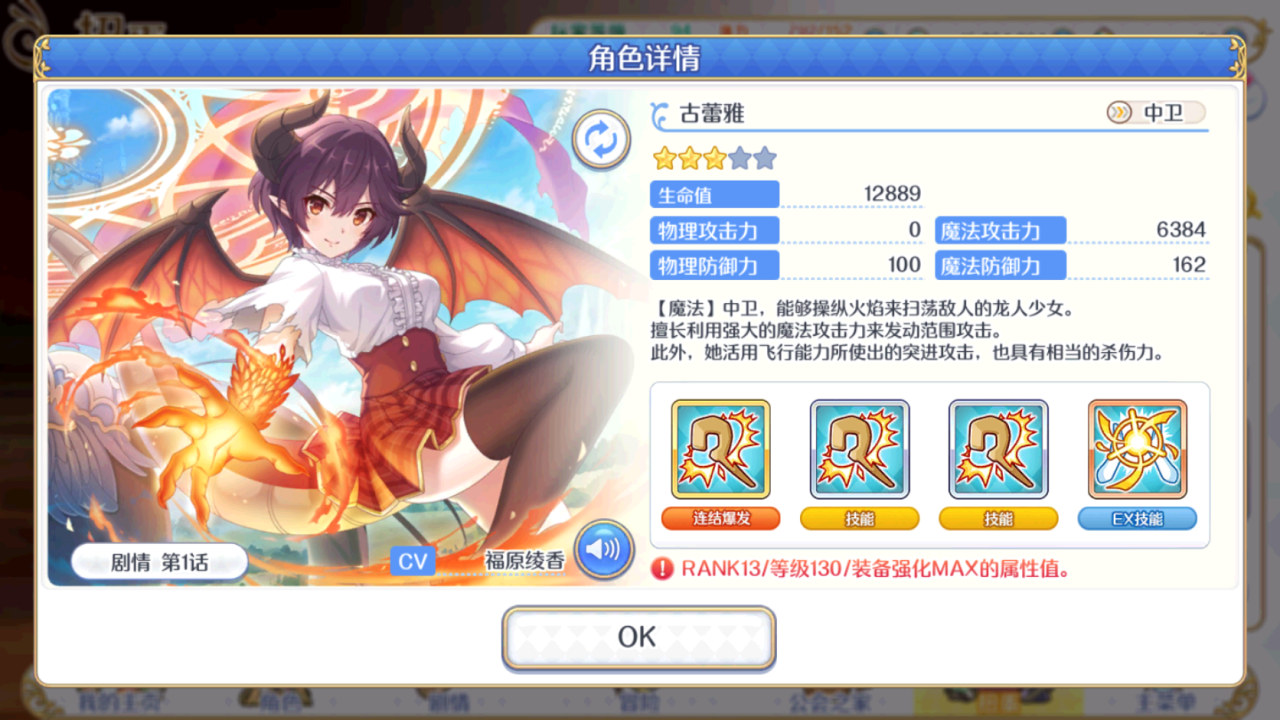Image resolution: width=1280 pixels, height=720 pixels.
Task: Open the second 技能 skill icon
Action: tap(998, 449)
